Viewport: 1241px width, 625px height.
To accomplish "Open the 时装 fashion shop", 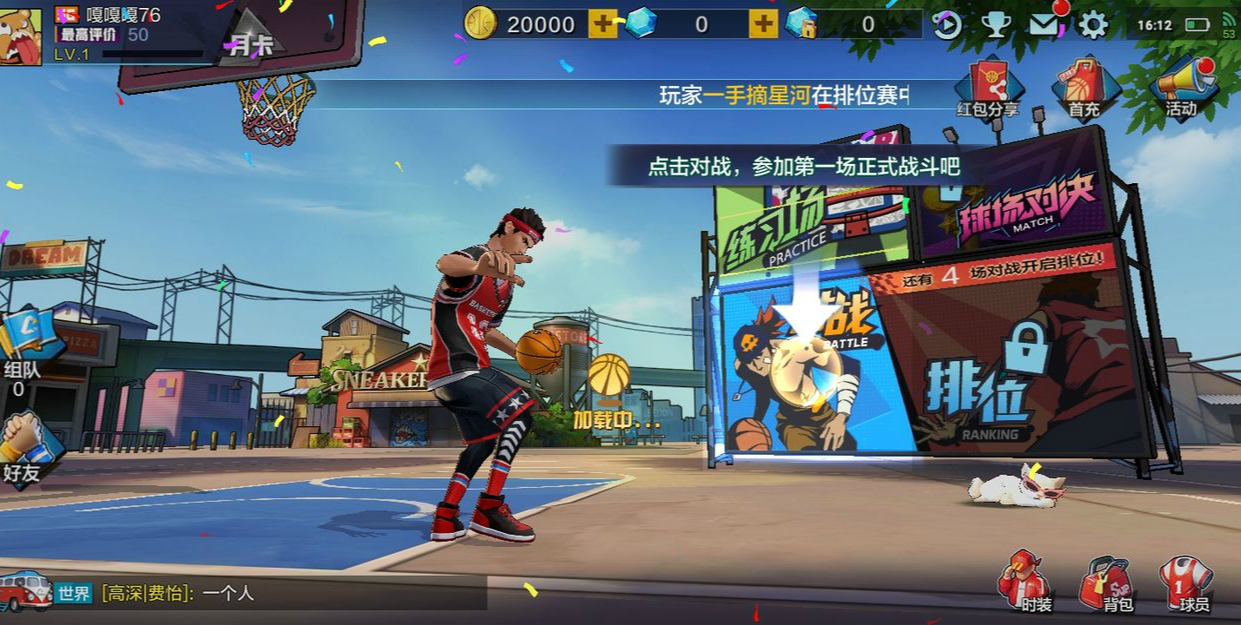I will pos(1023,582).
